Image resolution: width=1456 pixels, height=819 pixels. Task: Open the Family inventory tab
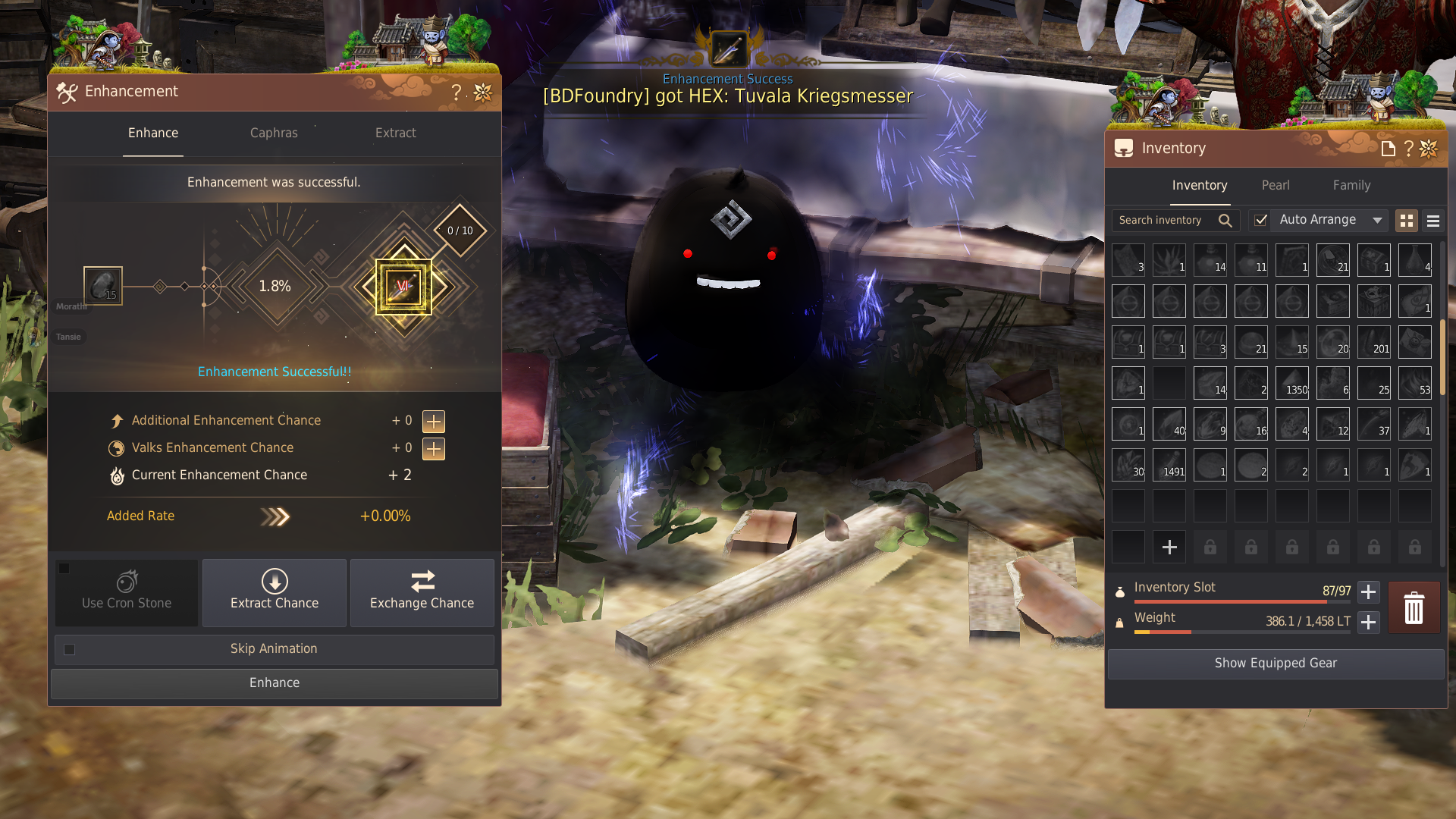pos(1351,185)
